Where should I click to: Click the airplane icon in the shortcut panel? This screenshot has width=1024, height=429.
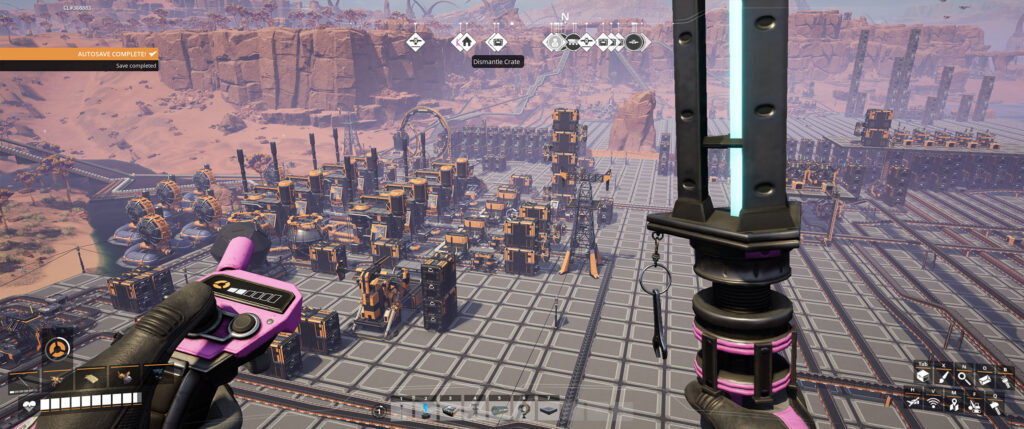(x=914, y=402)
